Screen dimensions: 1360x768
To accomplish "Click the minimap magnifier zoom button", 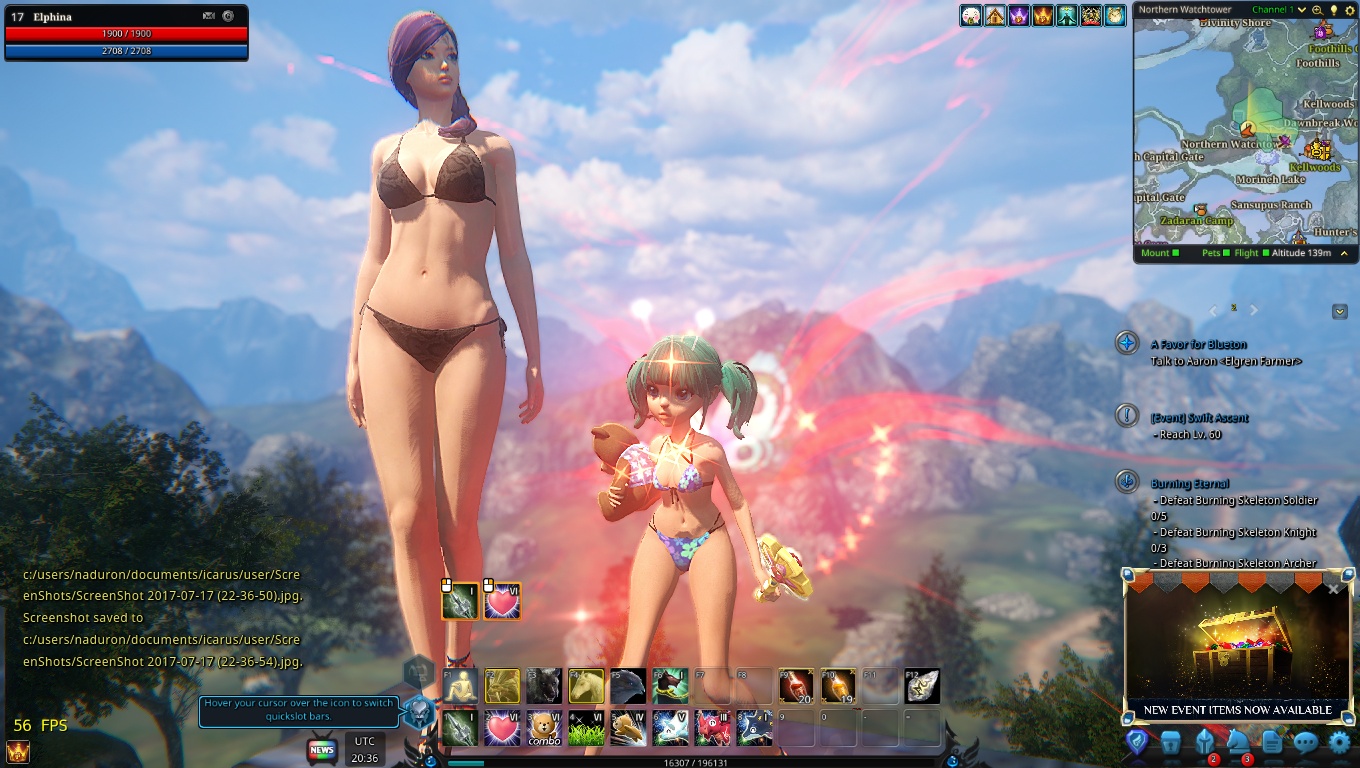I will click(x=1317, y=10).
